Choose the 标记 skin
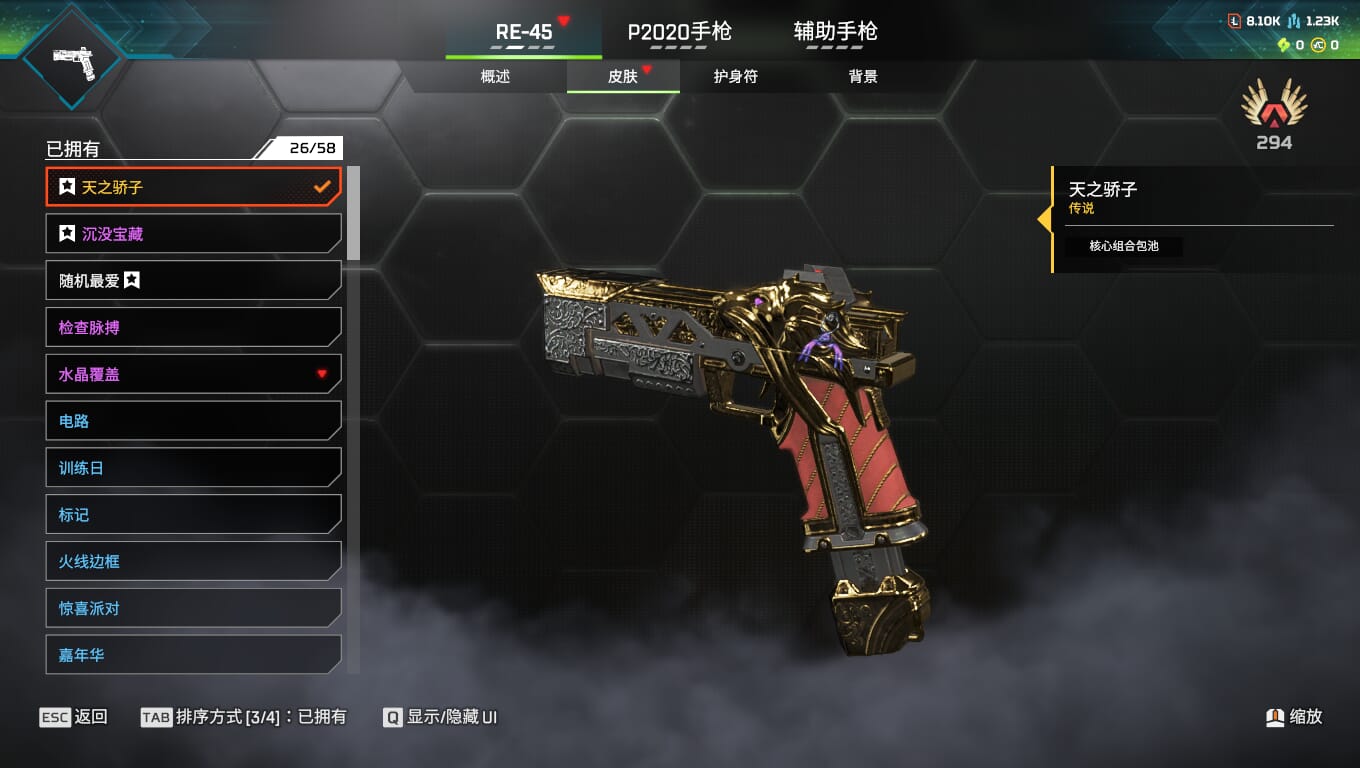Screen dimensions: 1360x768 coord(193,515)
